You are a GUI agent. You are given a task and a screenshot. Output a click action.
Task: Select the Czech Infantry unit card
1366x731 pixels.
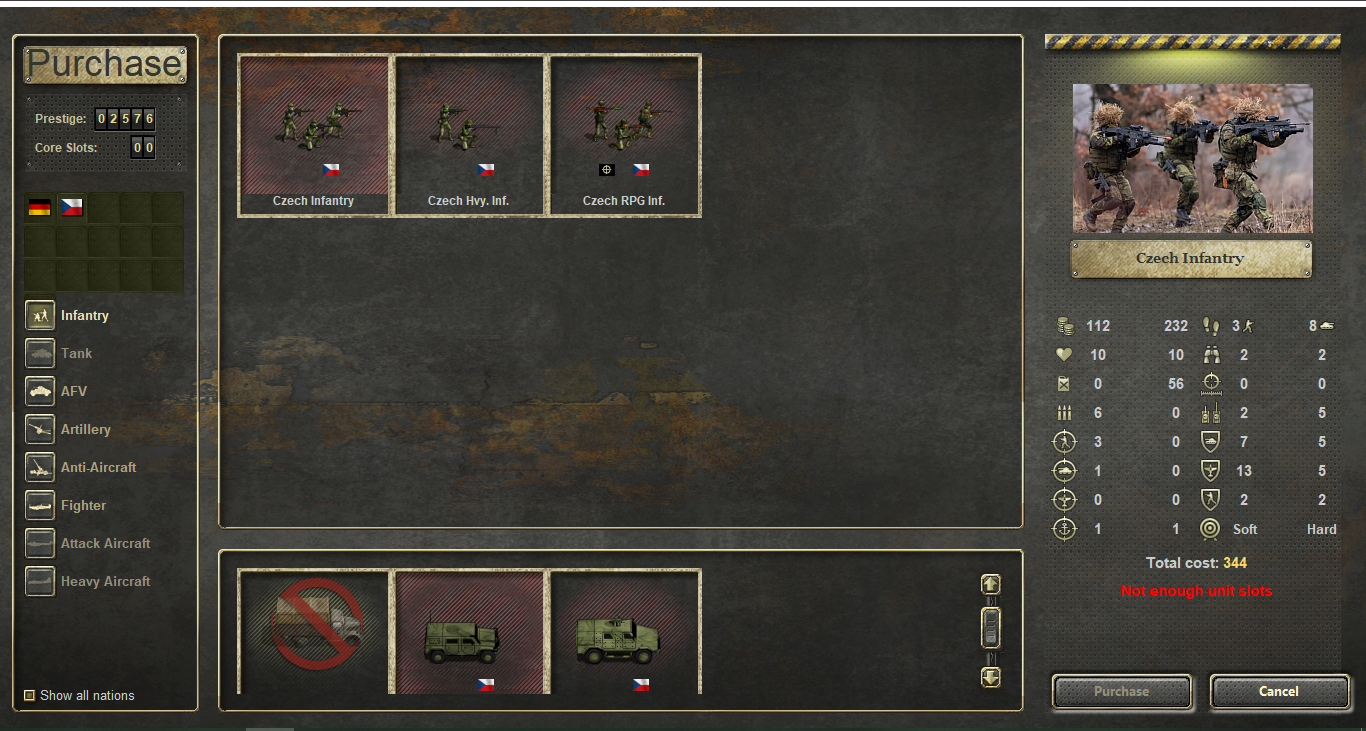click(x=314, y=134)
